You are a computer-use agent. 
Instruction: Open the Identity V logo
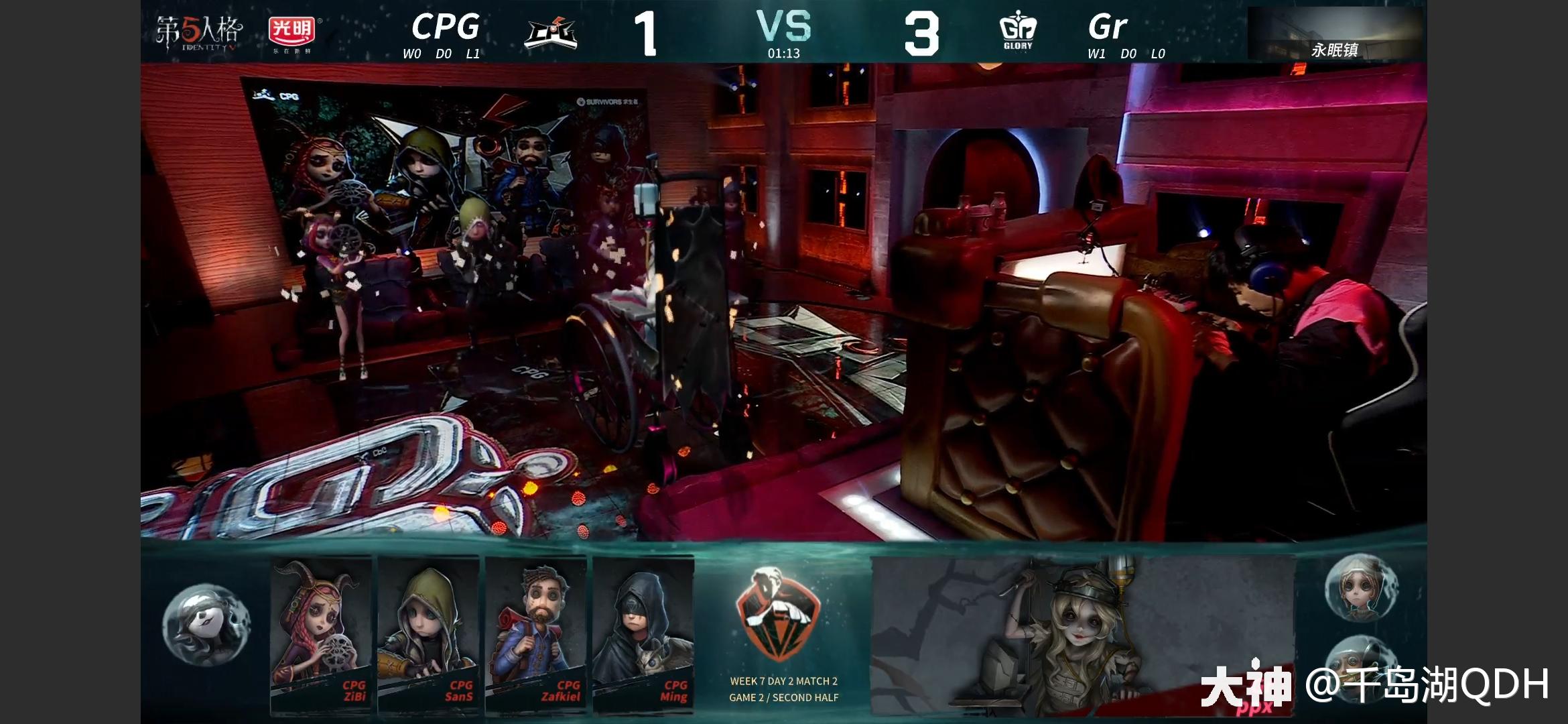199,34
